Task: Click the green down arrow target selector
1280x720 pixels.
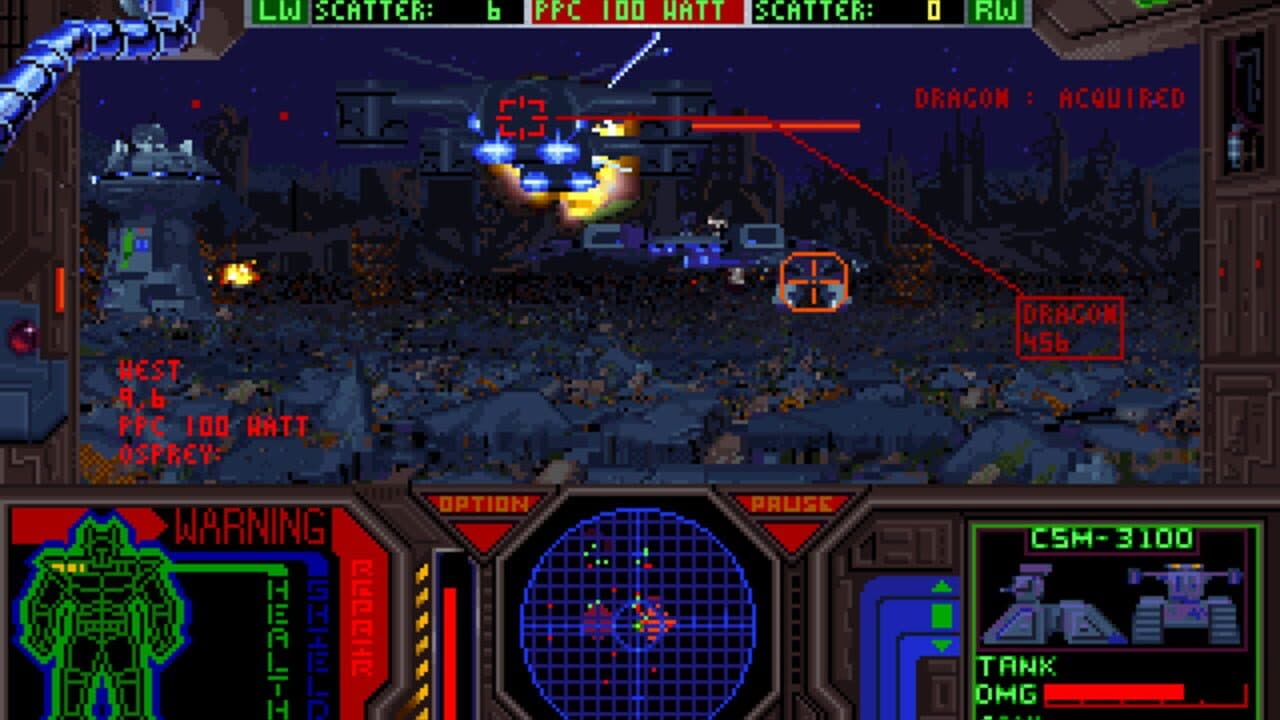Action: [x=942, y=644]
